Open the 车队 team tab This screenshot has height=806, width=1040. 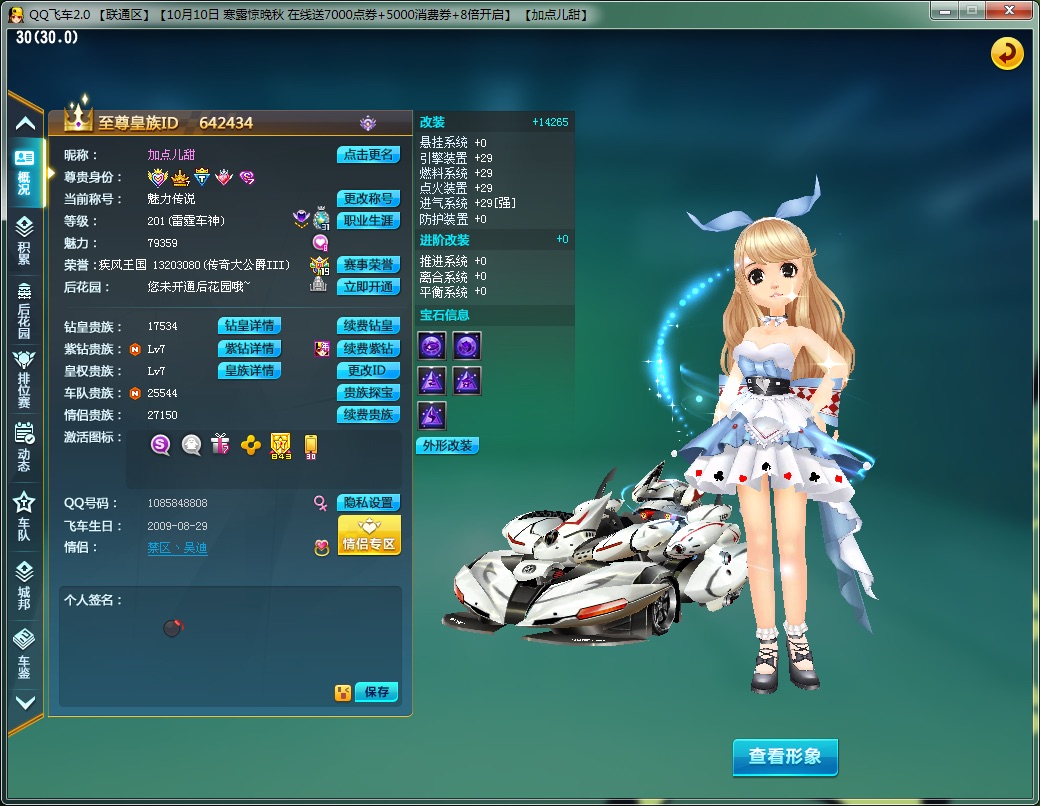pyautogui.click(x=24, y=517)
